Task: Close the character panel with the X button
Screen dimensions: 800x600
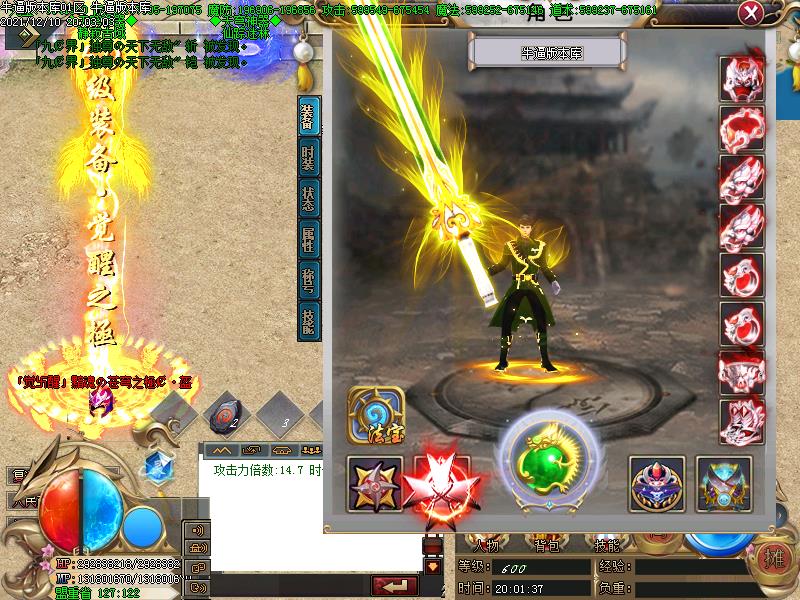Action: (751, 15)
